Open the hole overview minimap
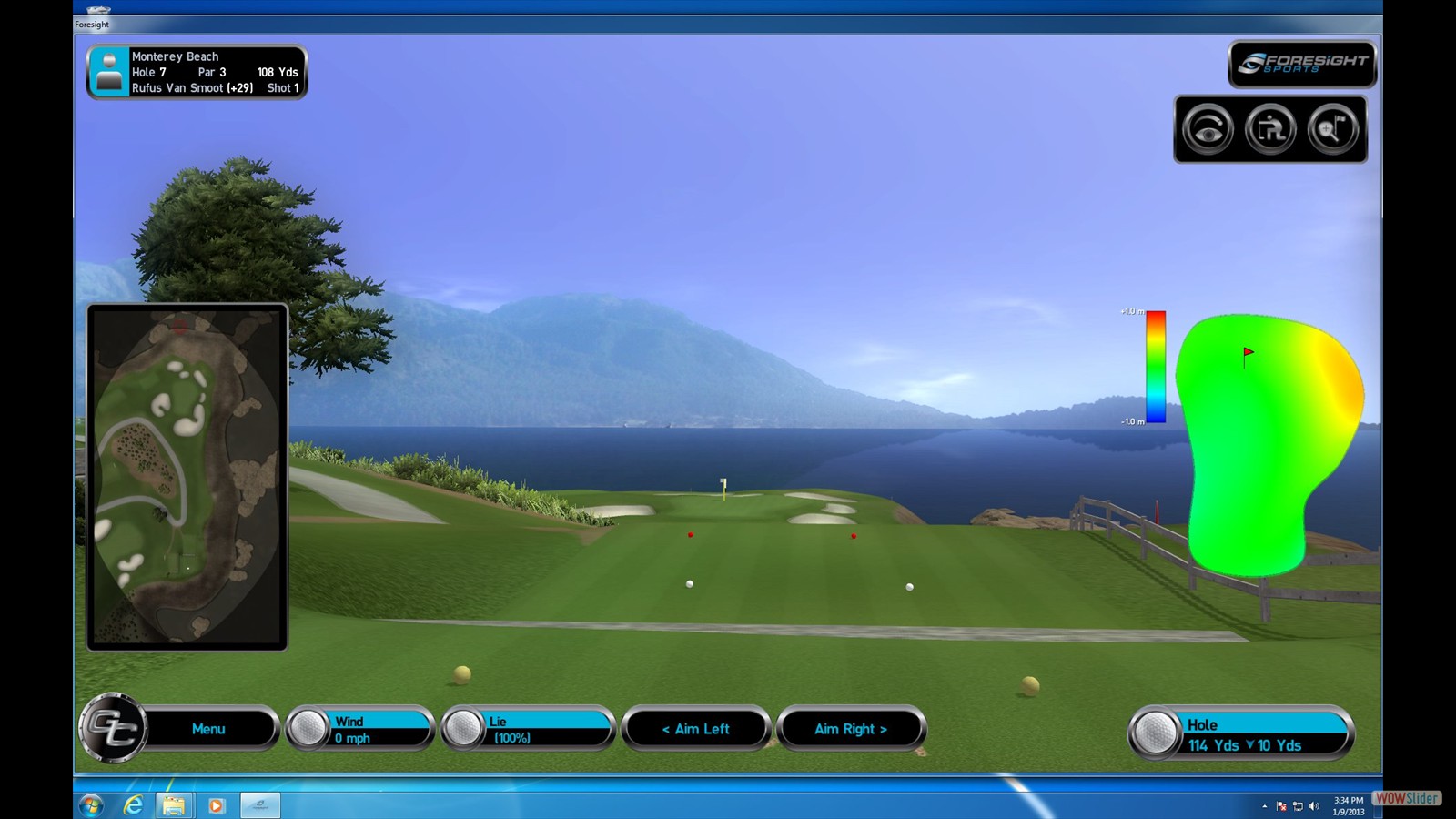Viewport: 1456px width, 819px height. click(187, 477)
